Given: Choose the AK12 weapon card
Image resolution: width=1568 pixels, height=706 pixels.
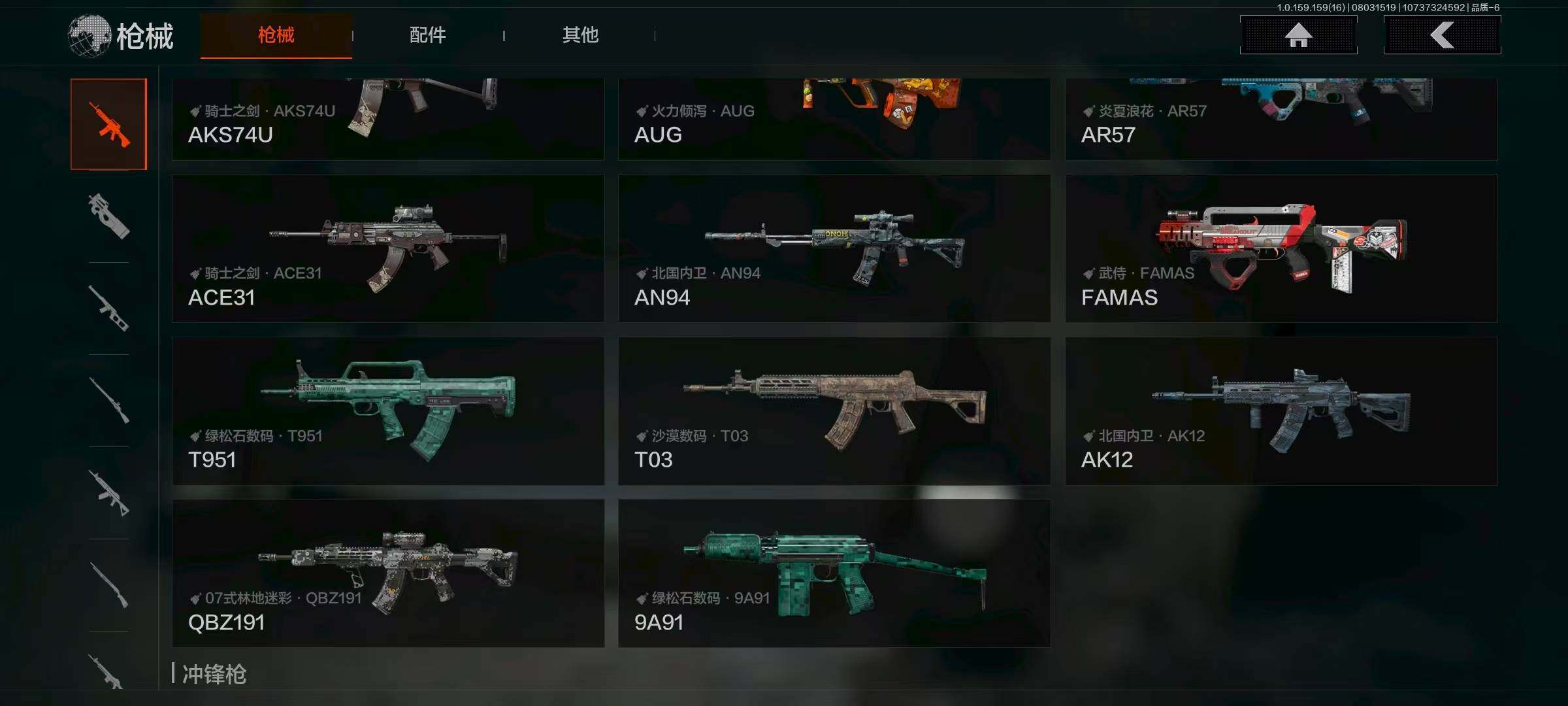Looking at the screenshot, I should click(1281, 411).
